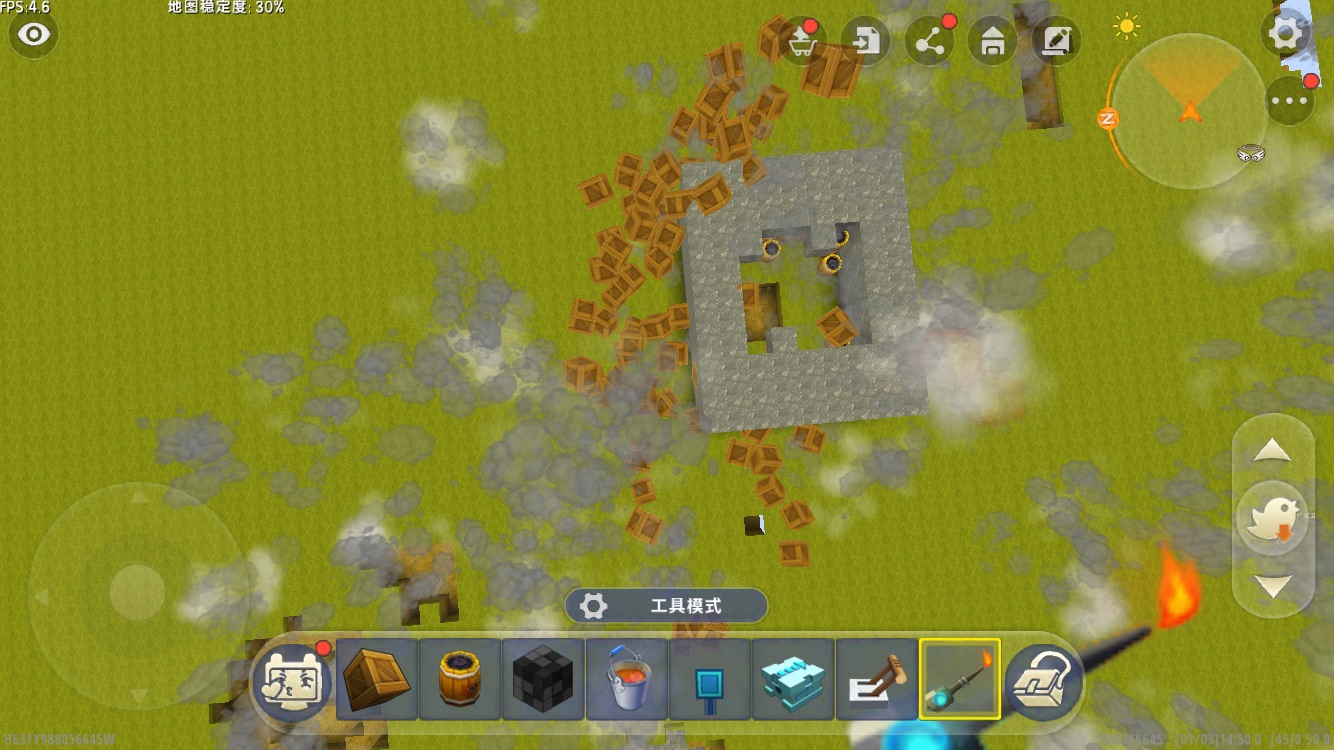Tap the fly-up arrow button
Screen dimensions: 1334x750
point(1272,452)
